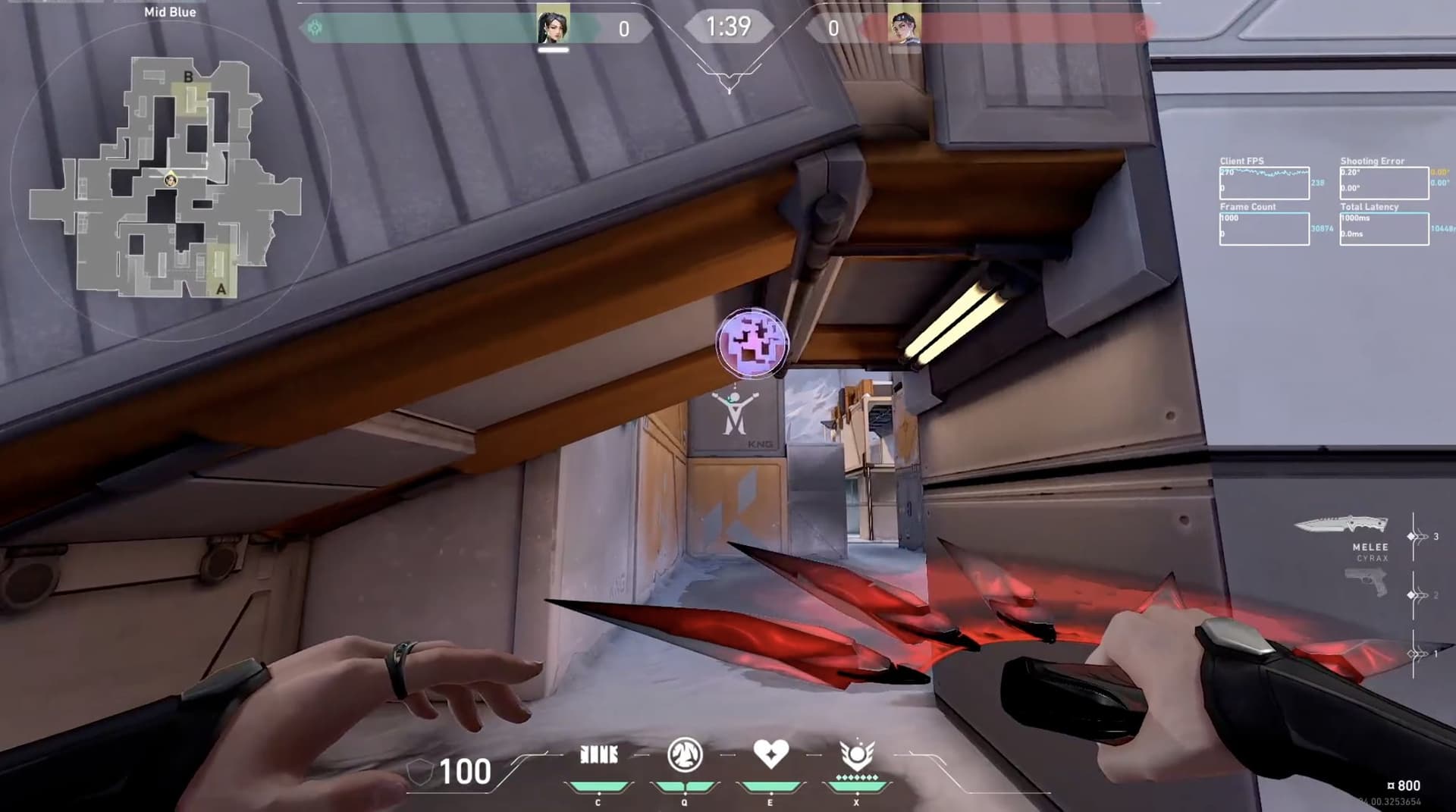Click the Frame Count graph
The height and width of the screenshot is (812, 1456).
coord(1264,228)
